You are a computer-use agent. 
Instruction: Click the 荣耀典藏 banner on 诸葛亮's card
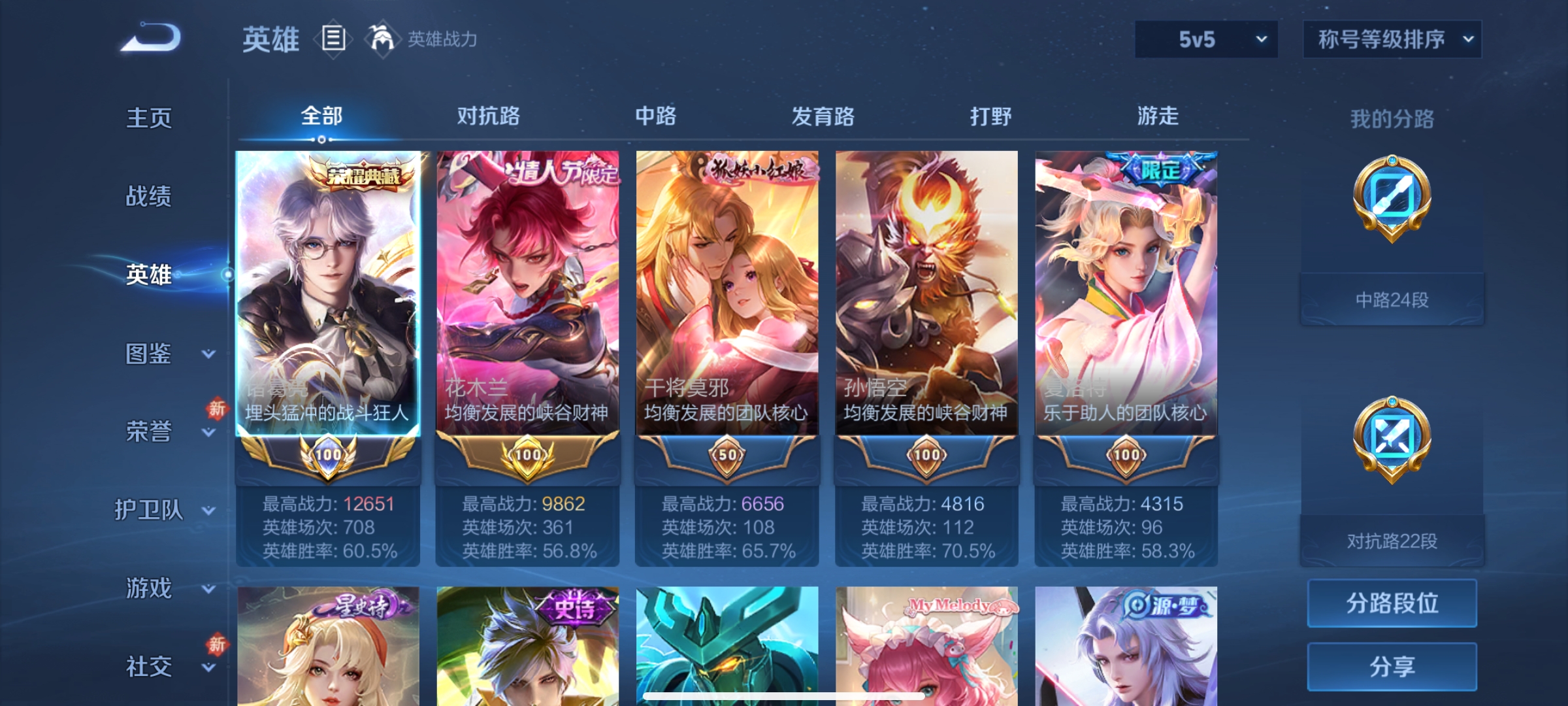point(363,172)
